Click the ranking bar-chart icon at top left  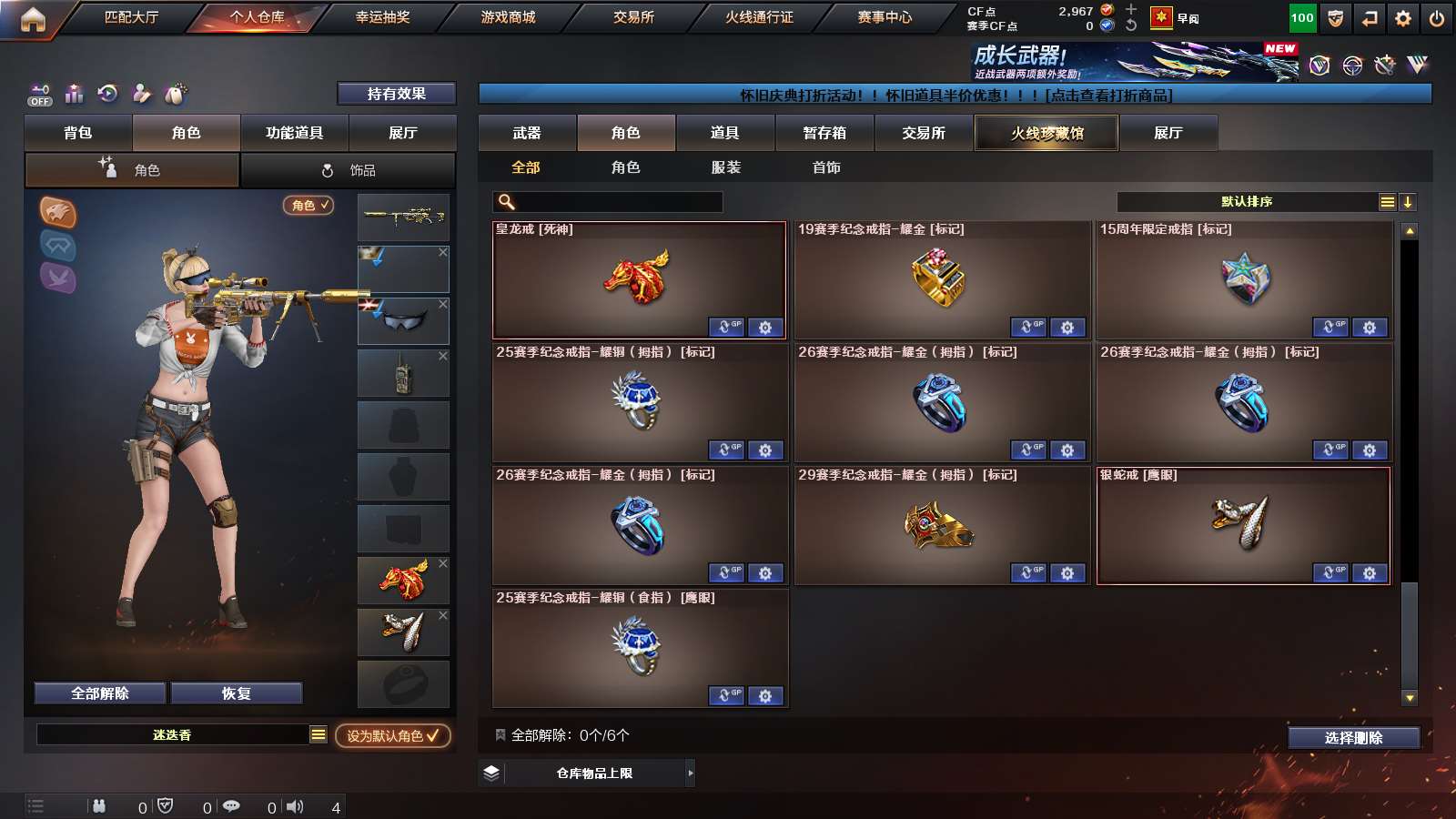[74, 93]
